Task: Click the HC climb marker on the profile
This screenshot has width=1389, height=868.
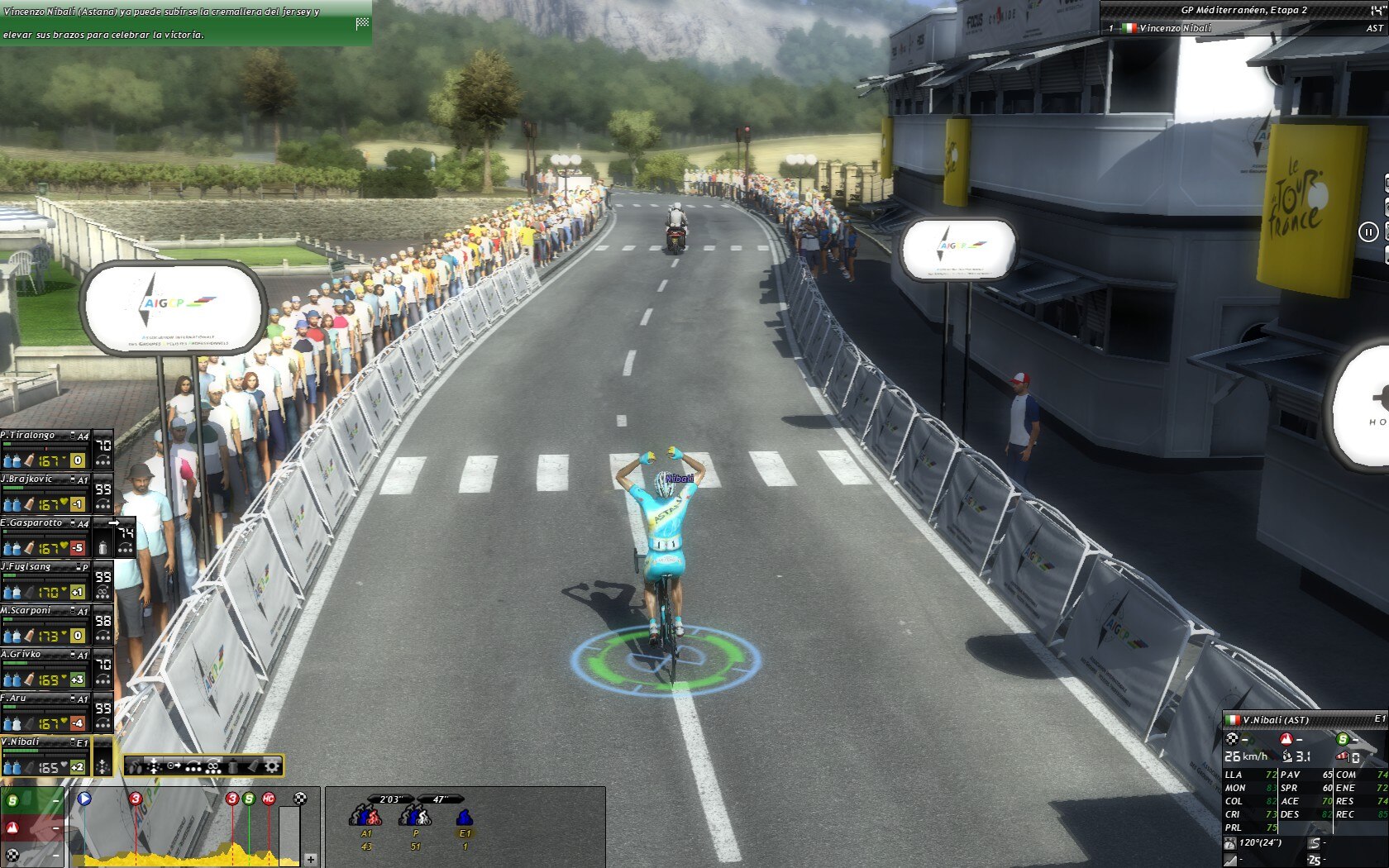Action: coord(268,799)
